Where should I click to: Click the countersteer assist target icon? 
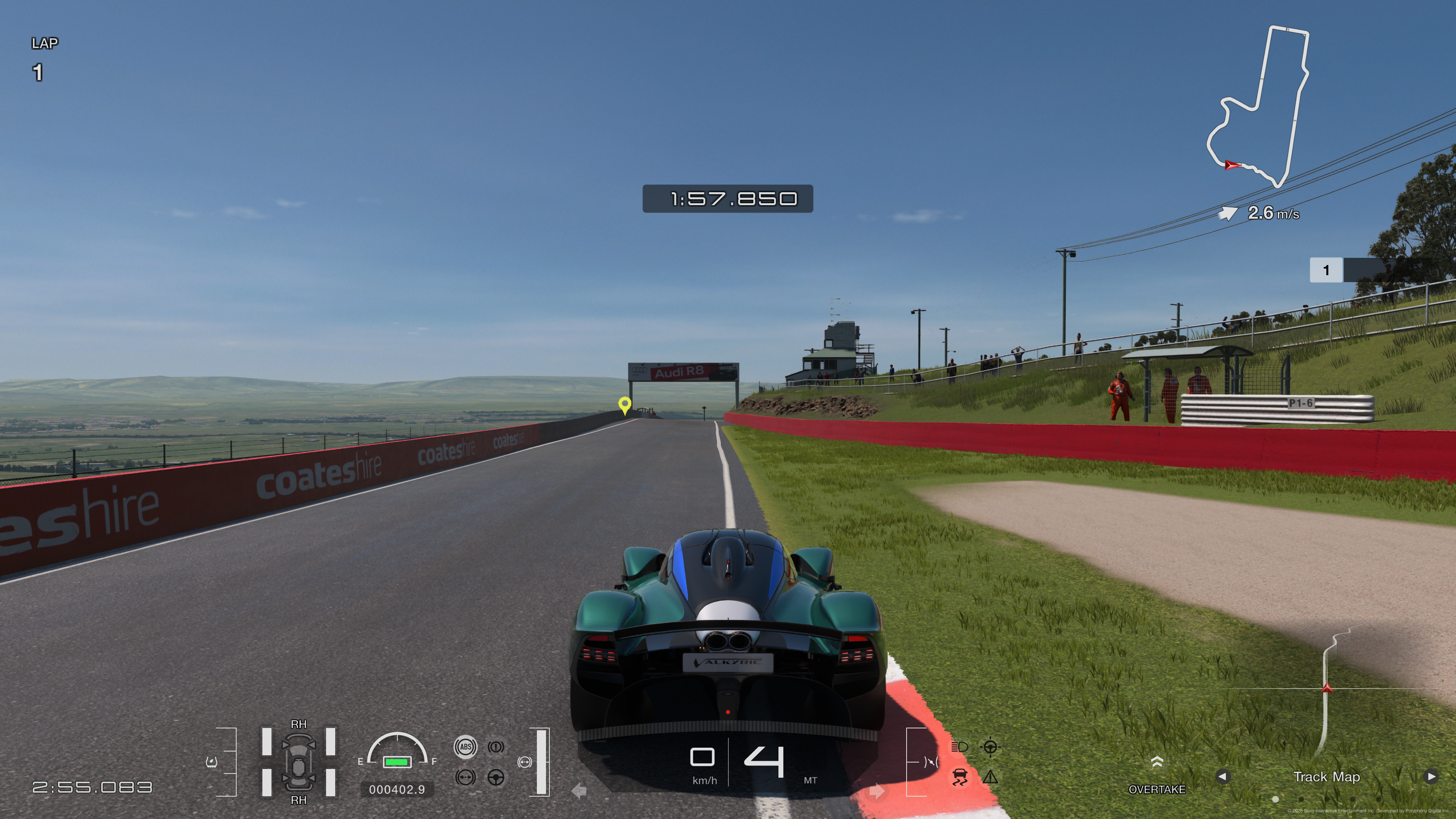[990, 747]
